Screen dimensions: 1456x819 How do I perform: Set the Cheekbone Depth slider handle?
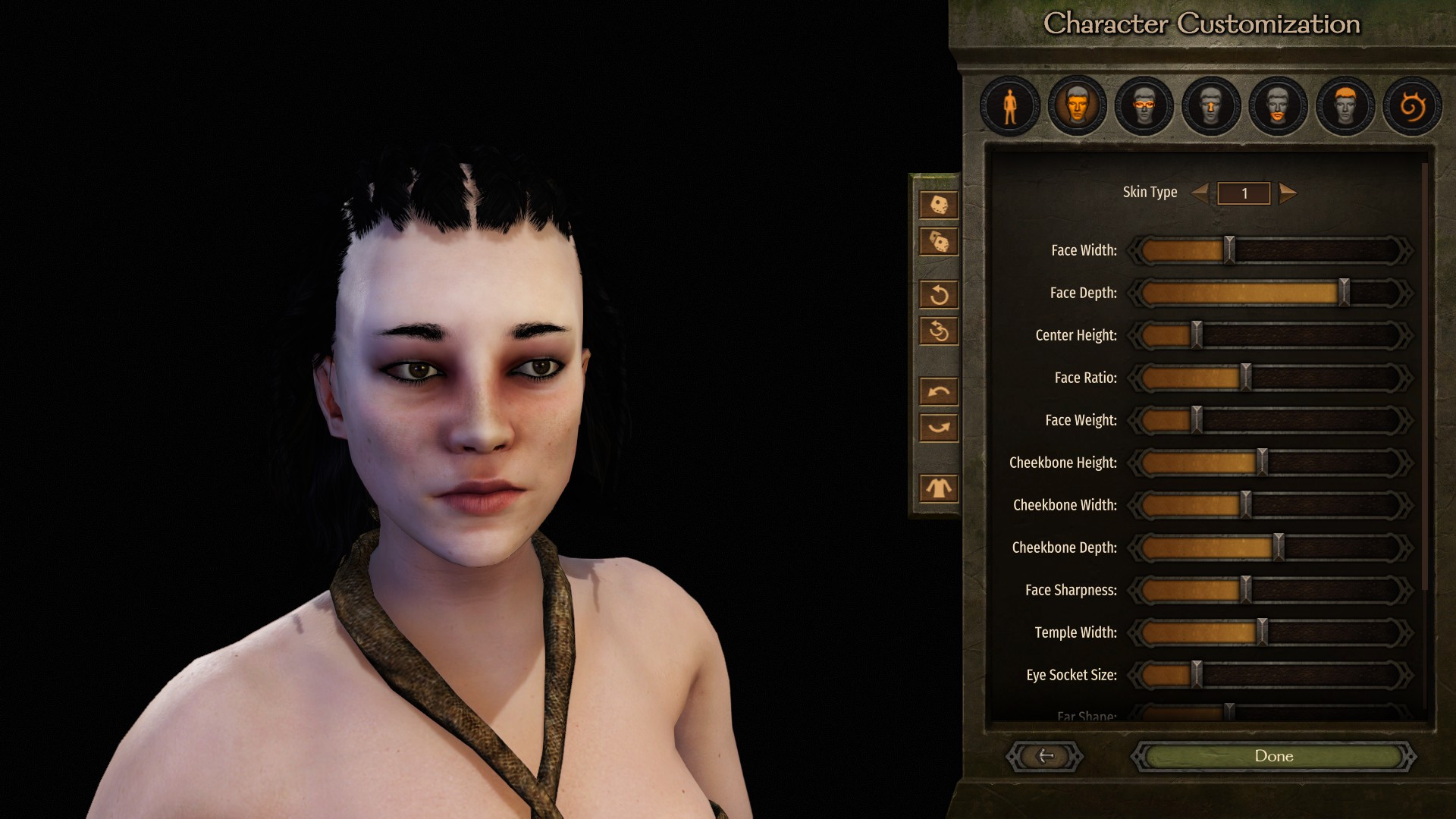click(x=1279, y=548)
